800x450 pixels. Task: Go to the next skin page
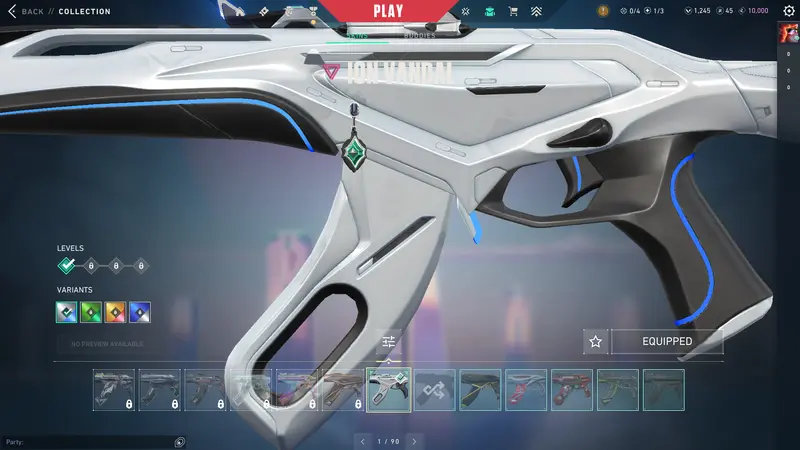(x=414, y=440)
